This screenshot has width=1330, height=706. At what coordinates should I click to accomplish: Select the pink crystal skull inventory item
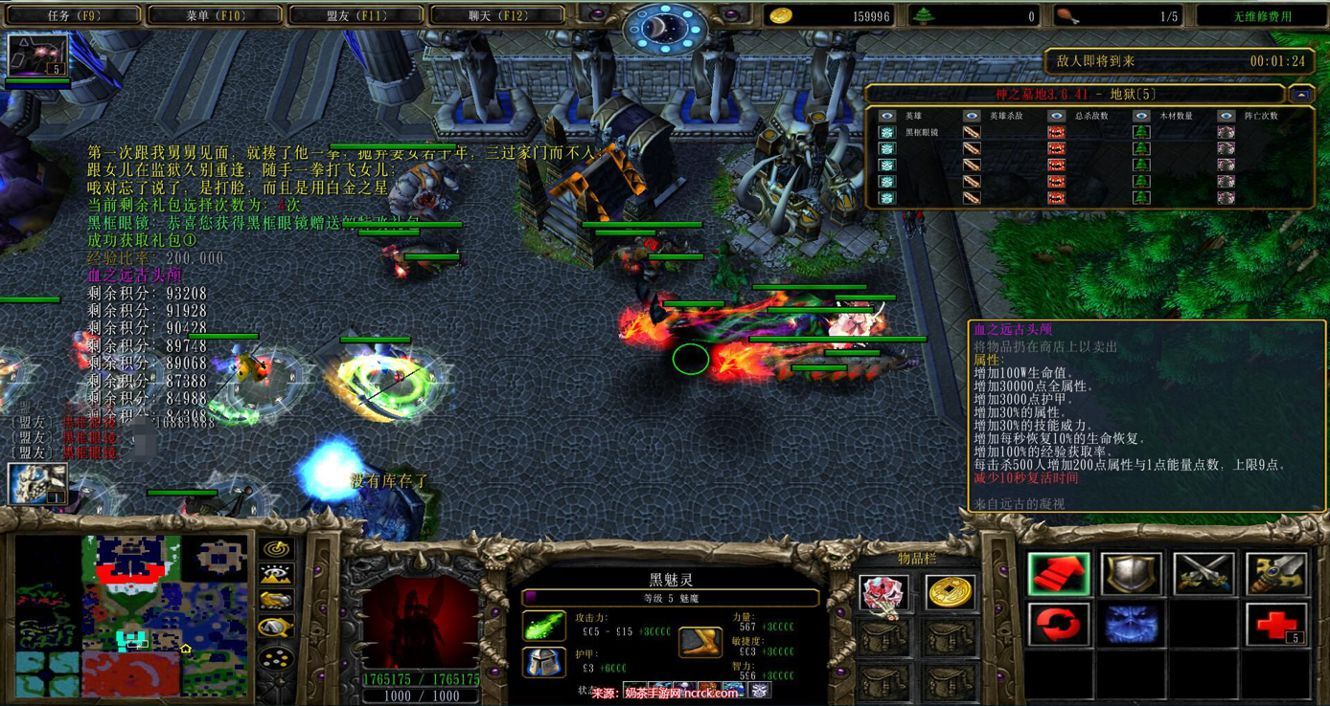(884, 593)
